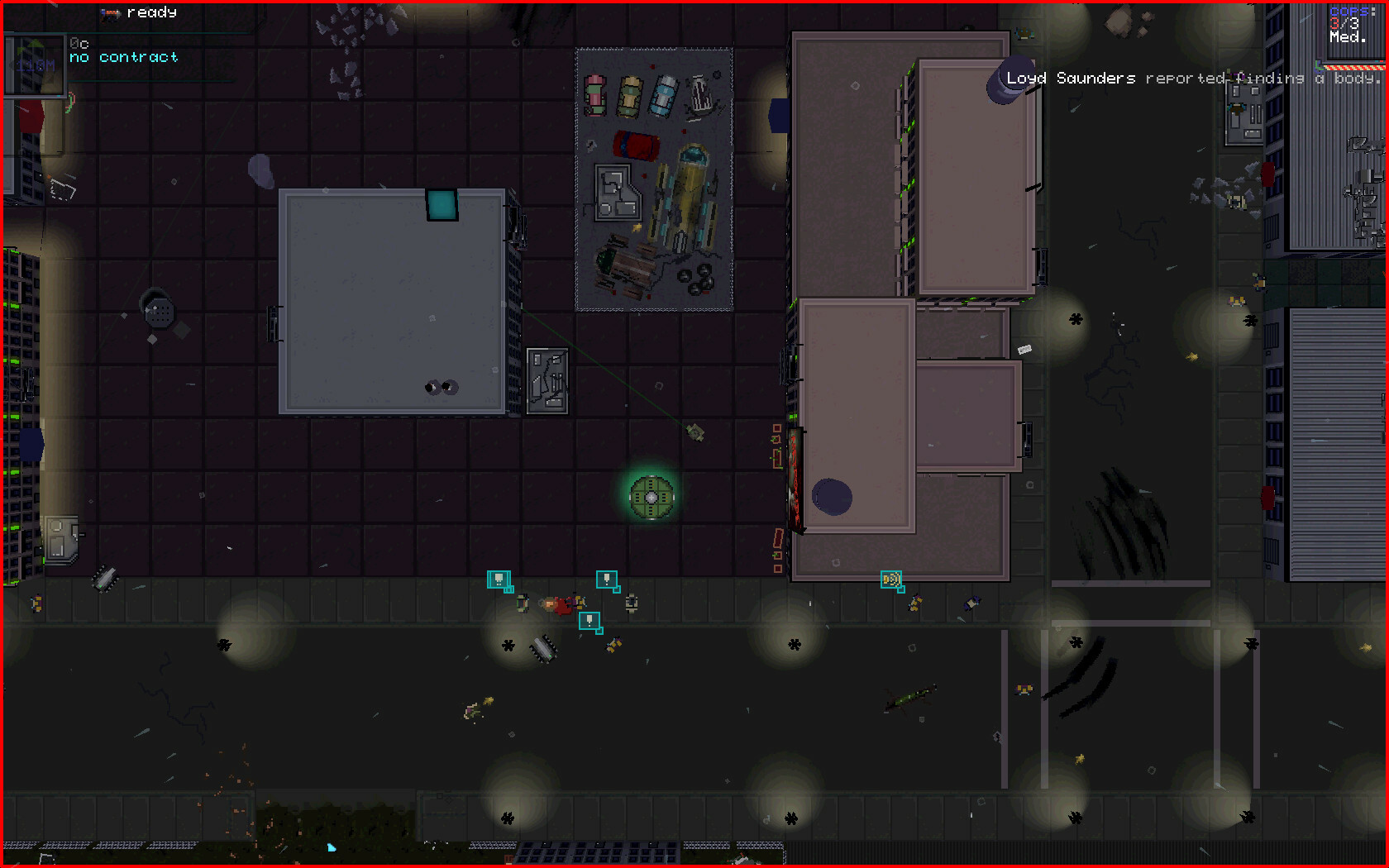Click the lower cyan exclamation alert box
1389x868 pixels.
point(589,622)
